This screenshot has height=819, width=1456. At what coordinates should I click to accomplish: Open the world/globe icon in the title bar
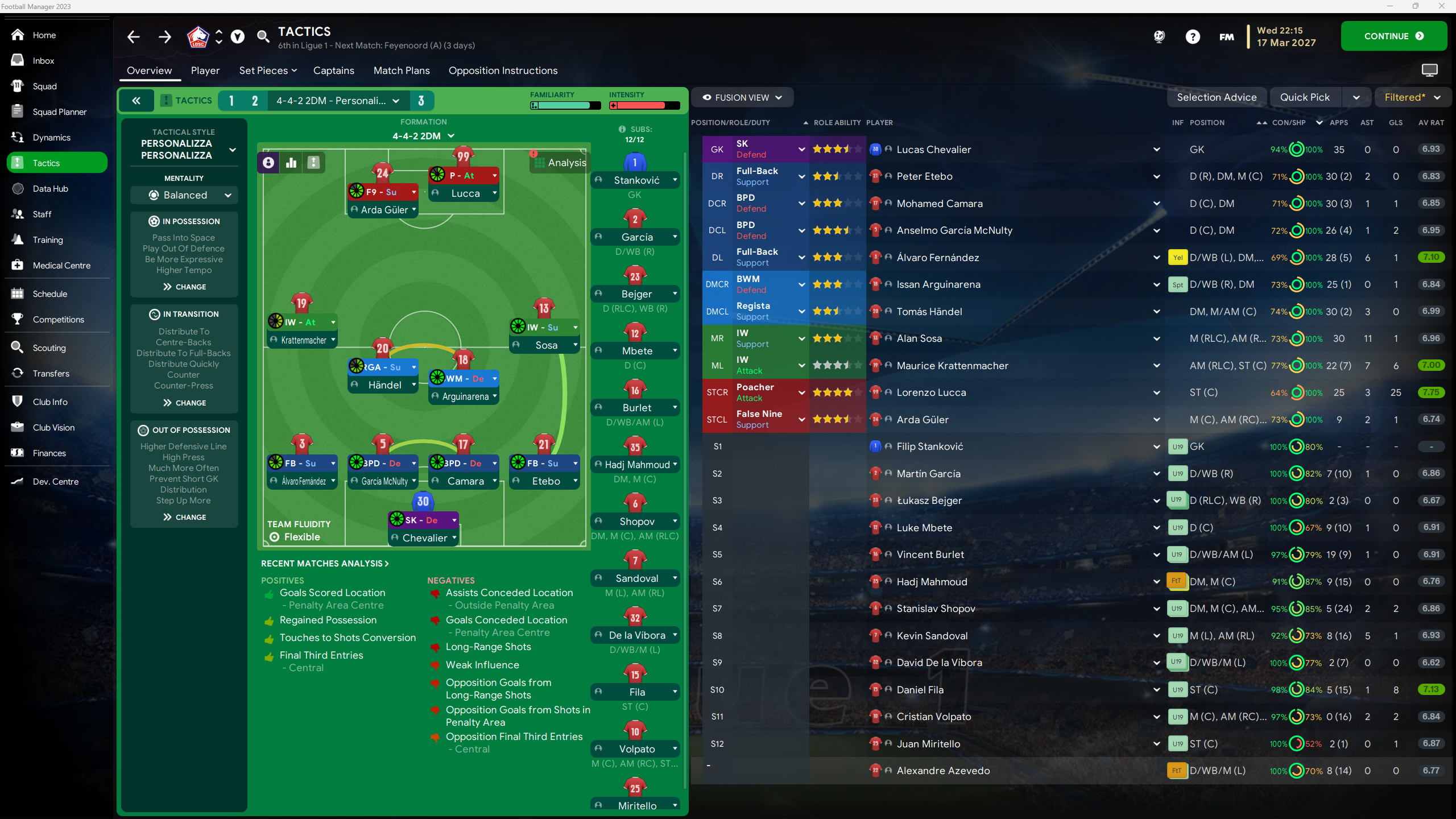tap(1159, 36)
